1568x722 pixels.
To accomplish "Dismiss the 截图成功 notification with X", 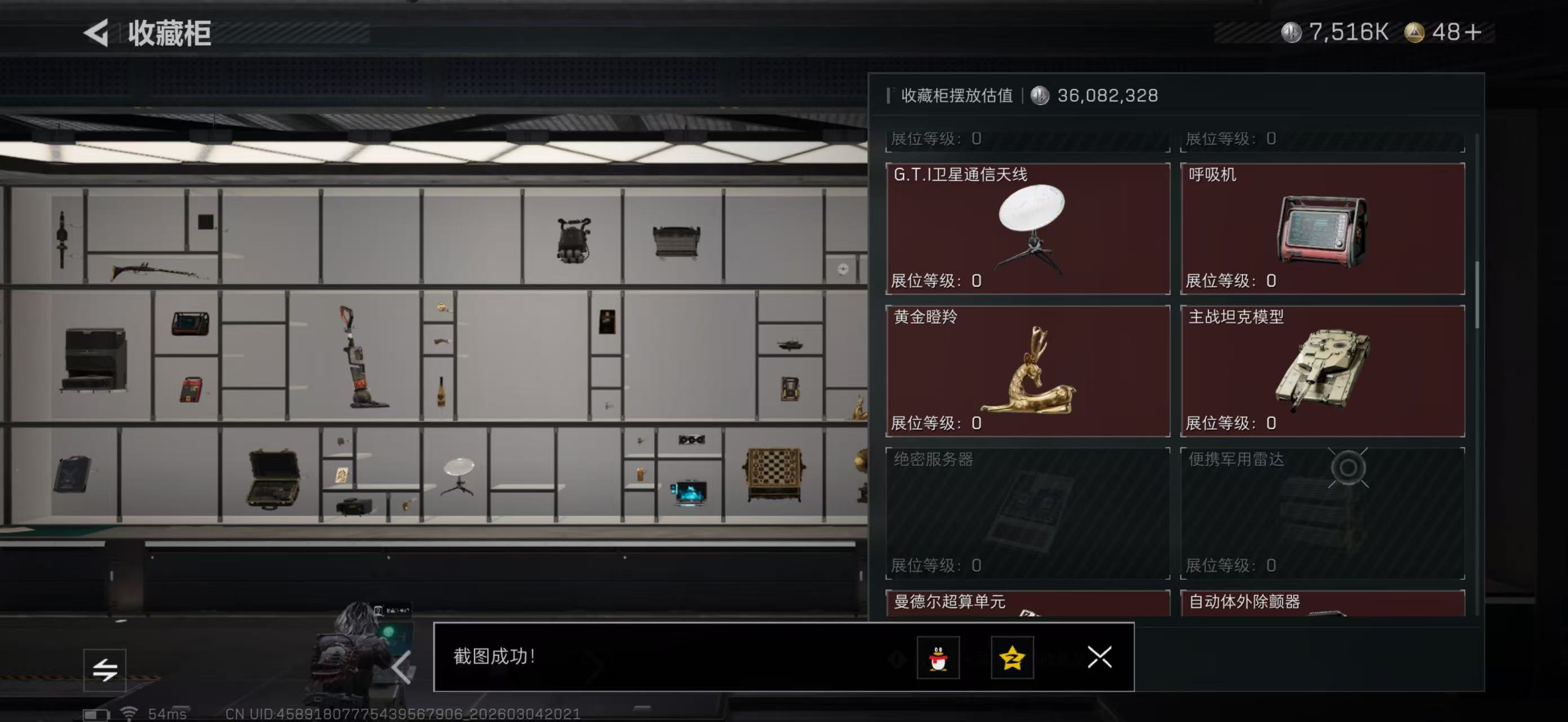I will pos(1099,658).
